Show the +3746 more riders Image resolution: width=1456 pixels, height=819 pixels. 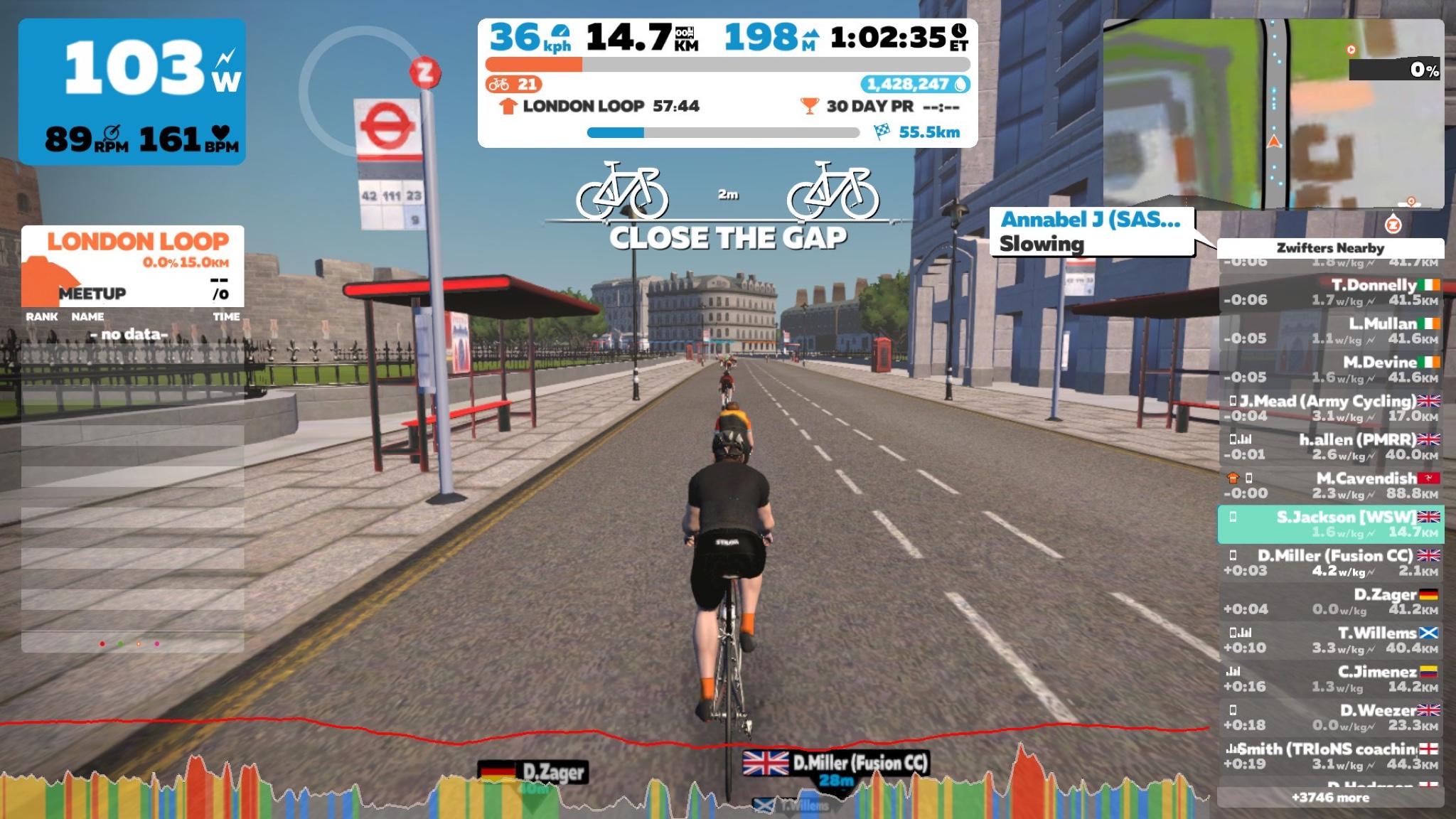tap(1330, 798)
